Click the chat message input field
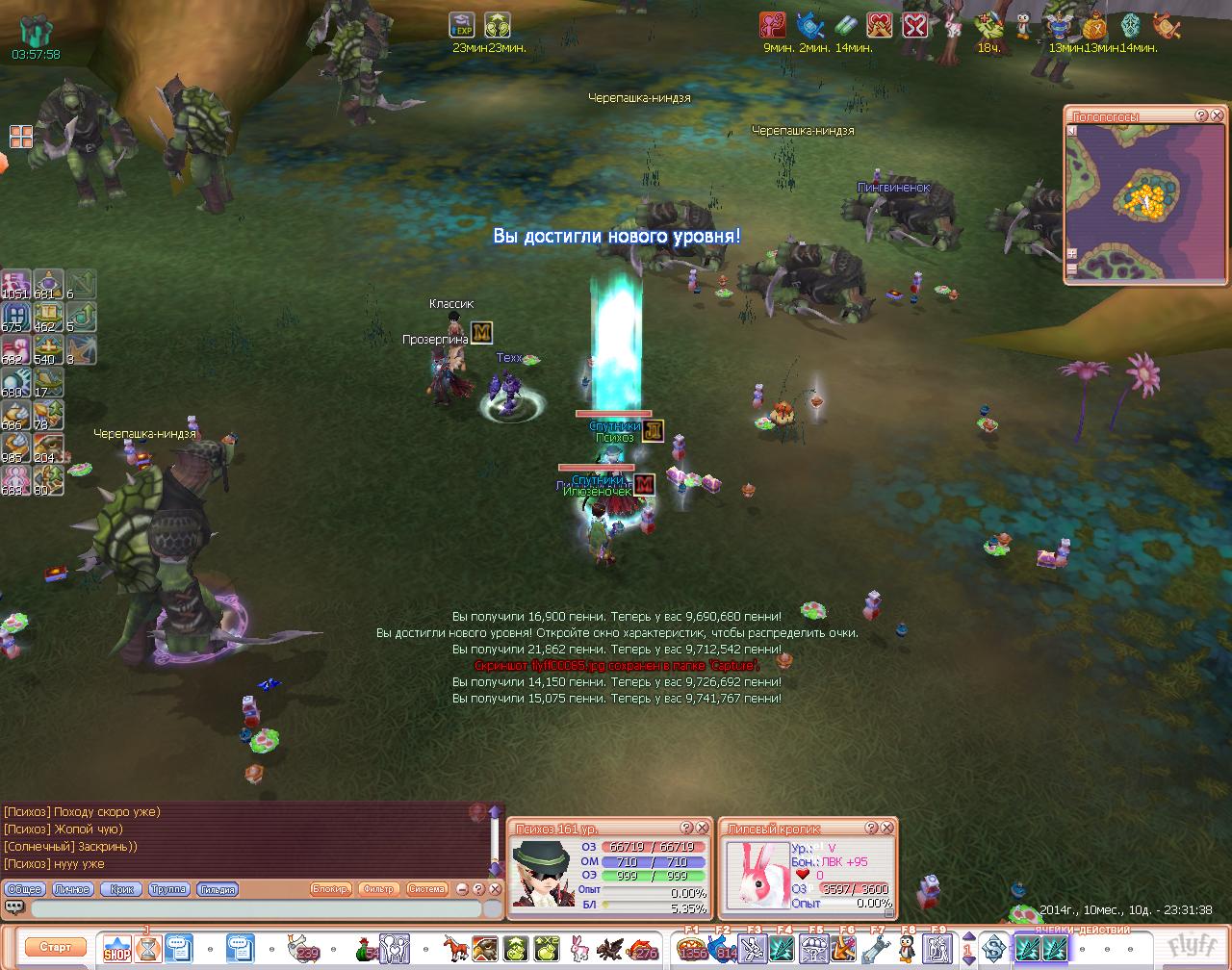 click(x=255, y=908)
